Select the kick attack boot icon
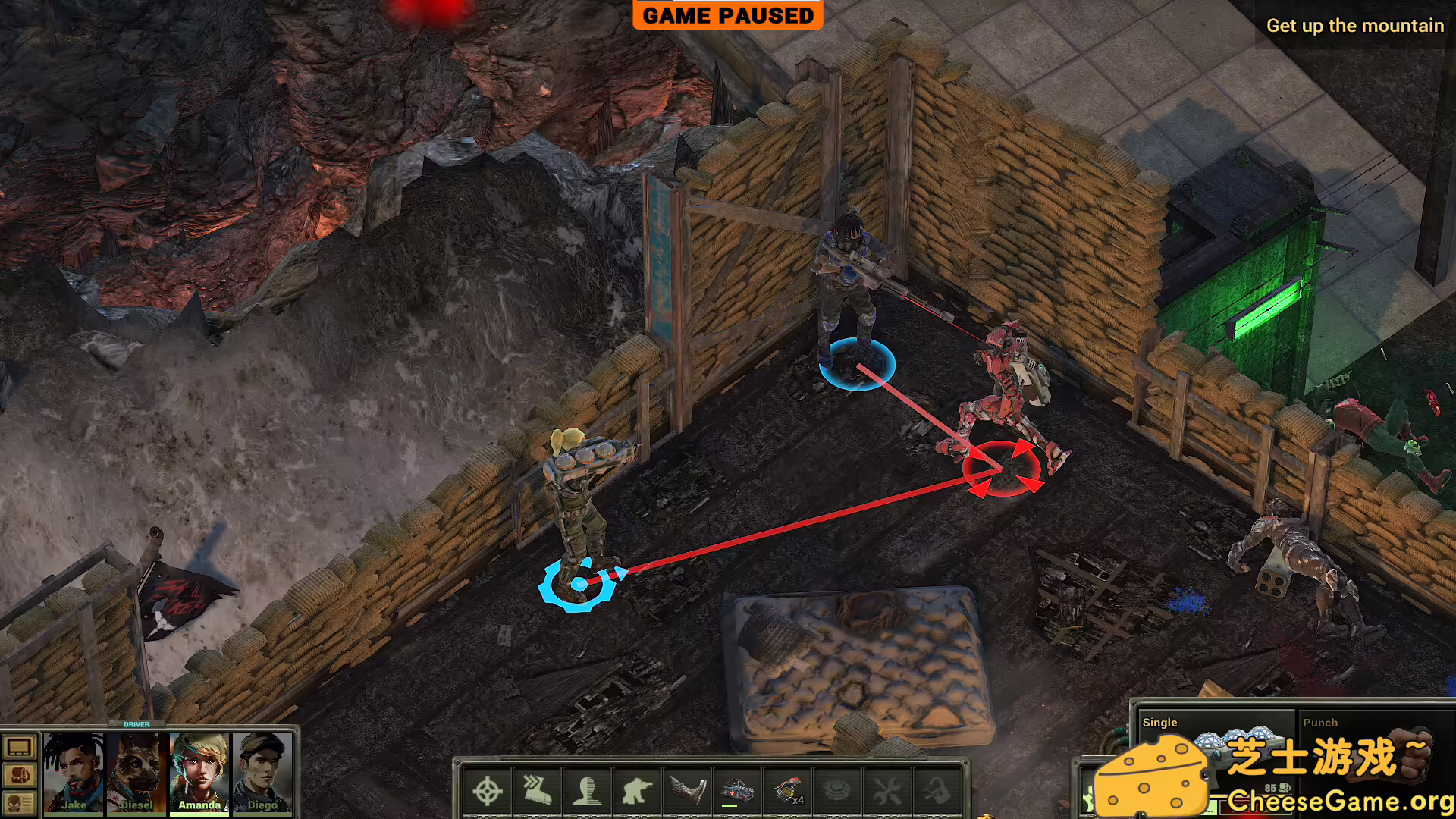The width and height of the screenshot is (1456, 819). [687, 792]
